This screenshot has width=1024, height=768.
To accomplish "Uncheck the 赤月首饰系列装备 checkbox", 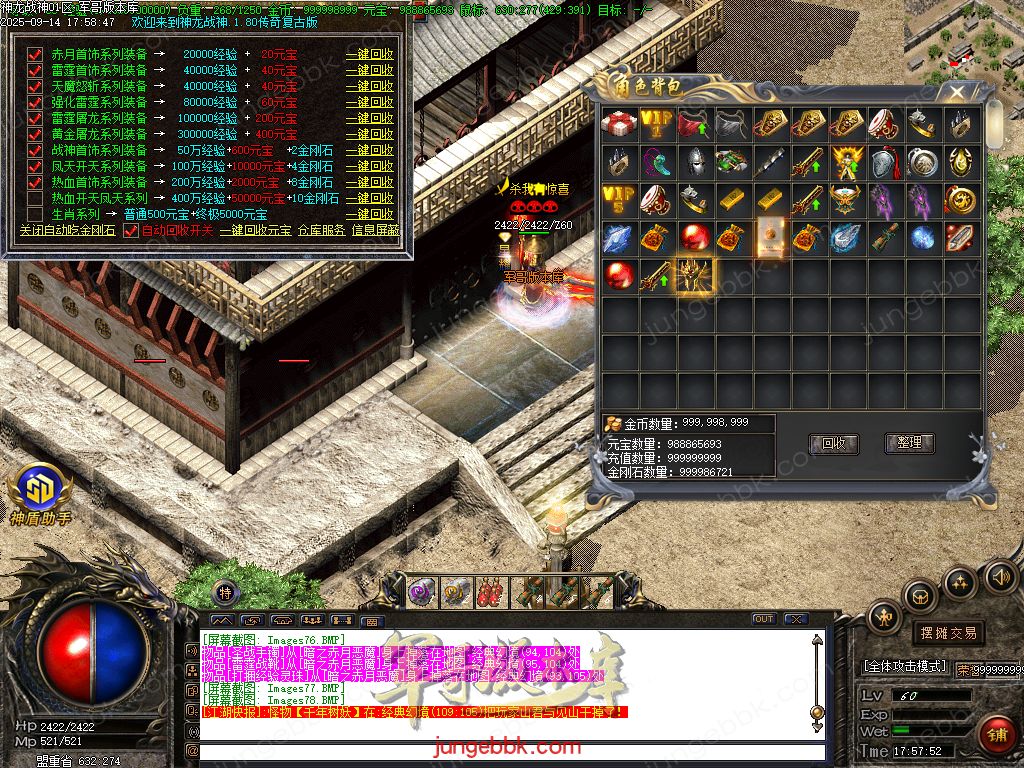I will [35, 55].
